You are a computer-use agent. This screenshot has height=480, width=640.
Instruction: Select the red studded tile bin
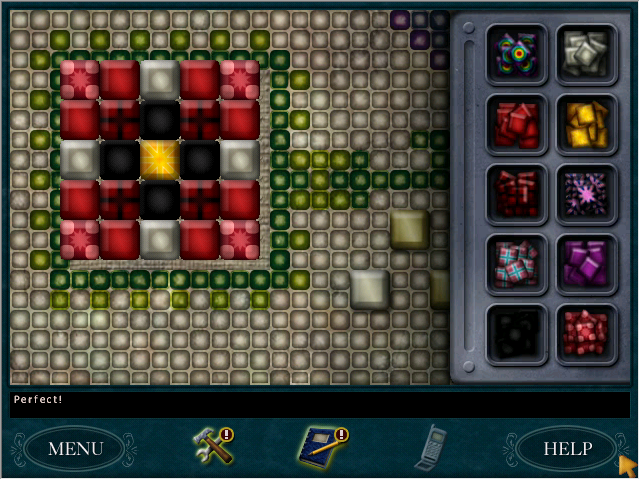click(x=587, y=333)
